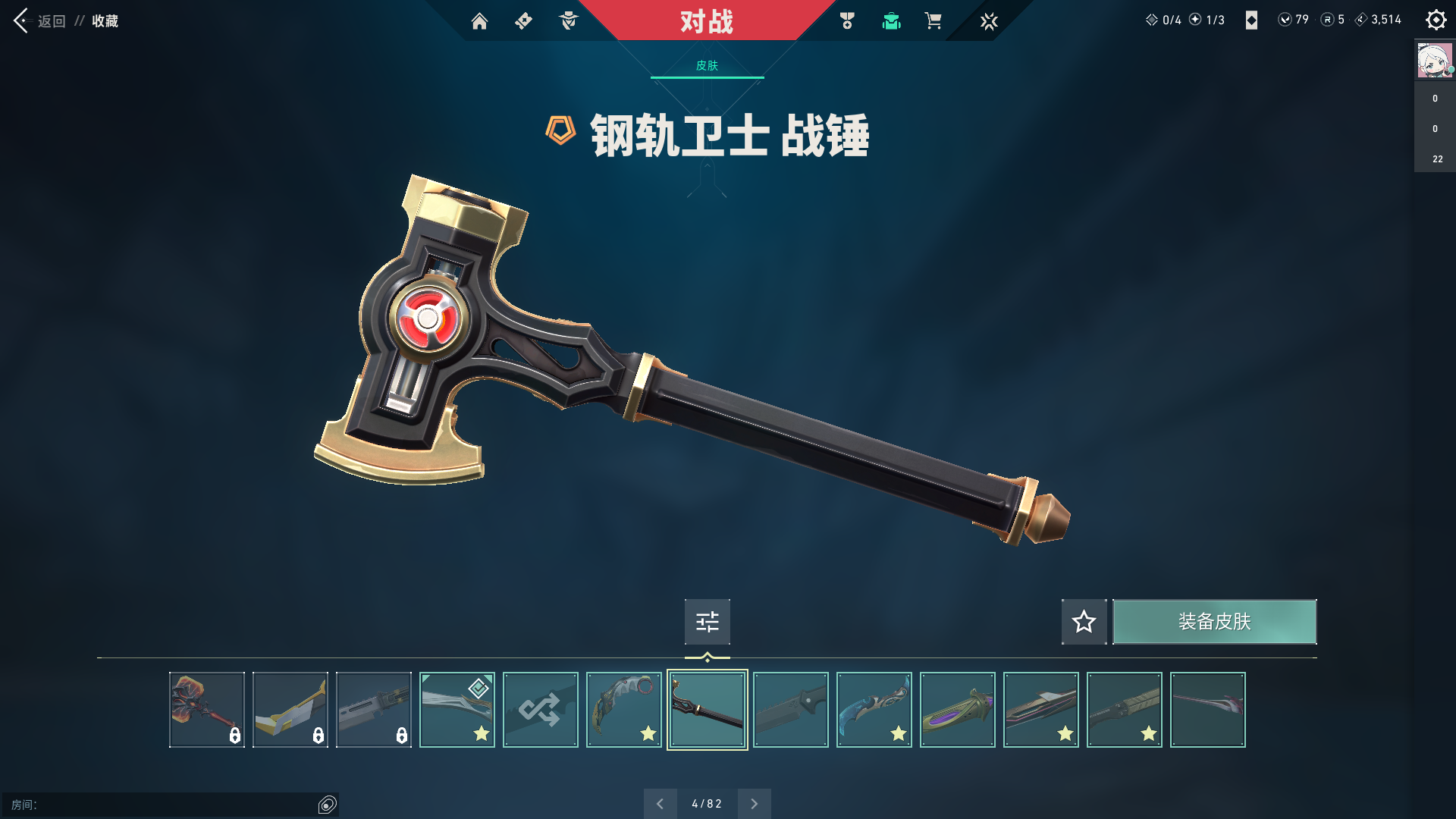
Task: Go to next page with right arrow
Action: pos(755,803)
